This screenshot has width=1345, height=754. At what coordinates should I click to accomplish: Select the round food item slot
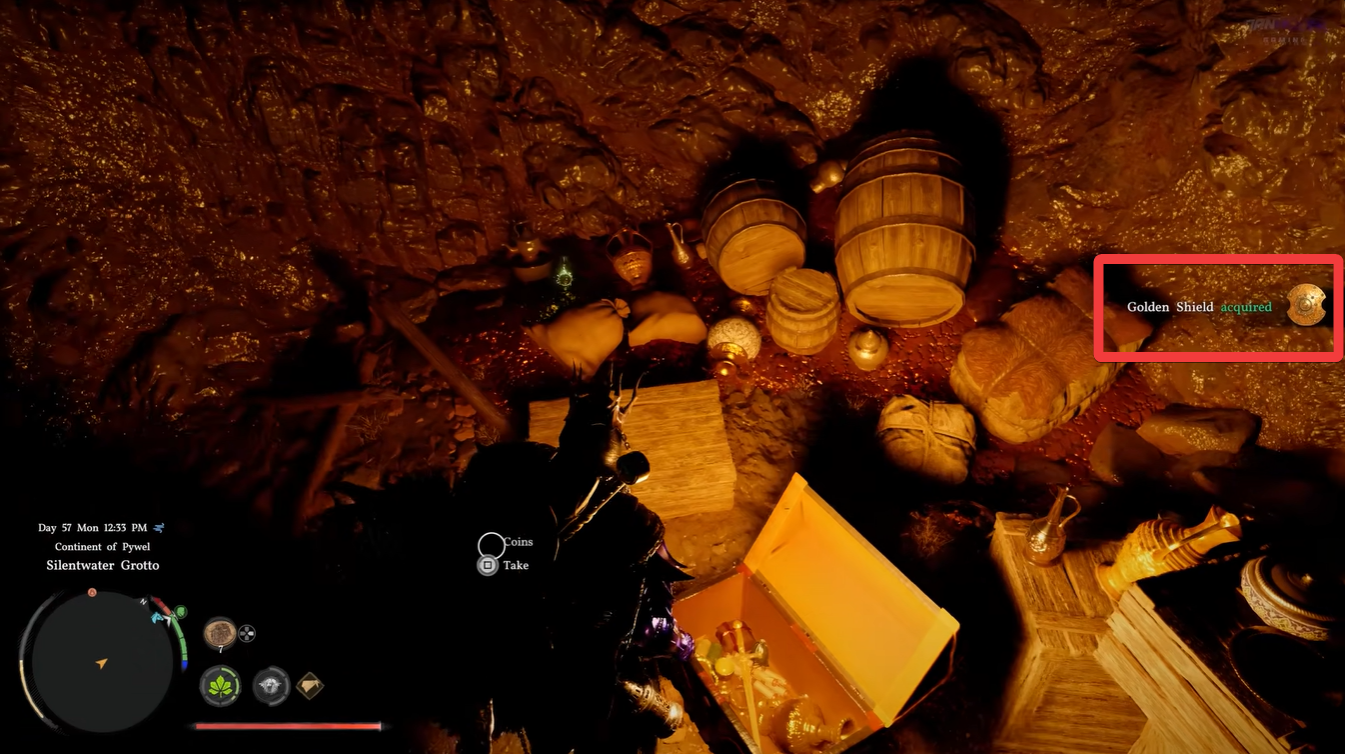point(219,632)
